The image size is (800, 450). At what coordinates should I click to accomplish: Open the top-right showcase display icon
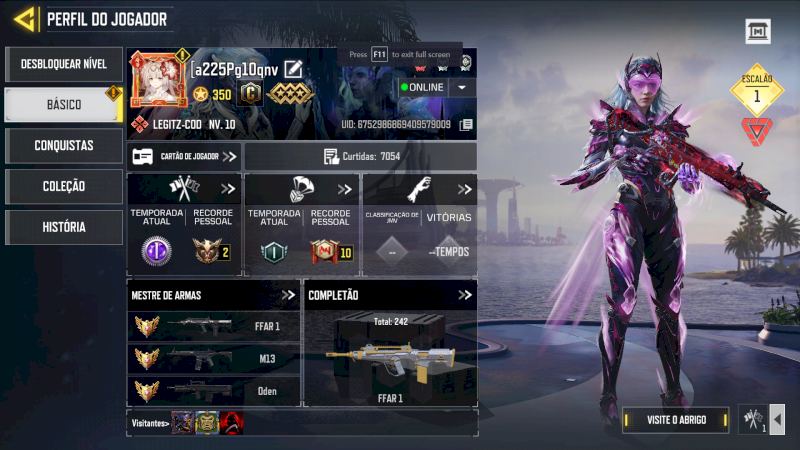(758, 32)
